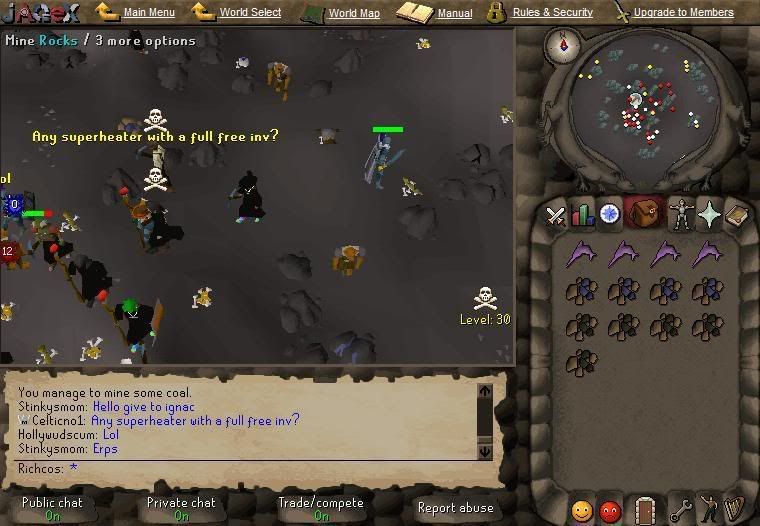
Task: Open the logout door tab
Action: 645,510
